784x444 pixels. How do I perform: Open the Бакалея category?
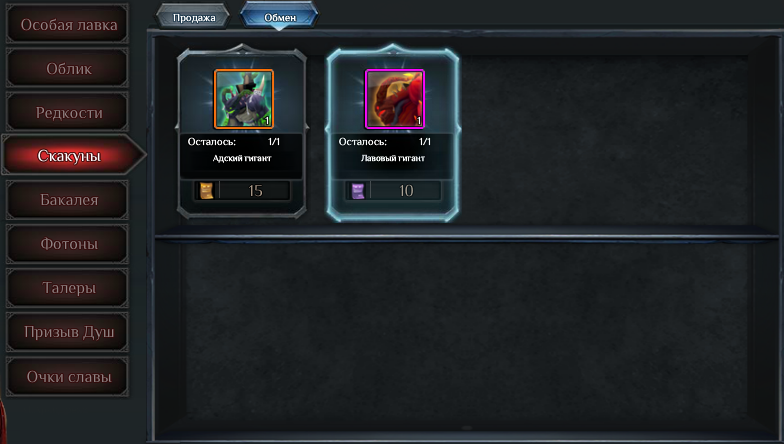[68, 200]
